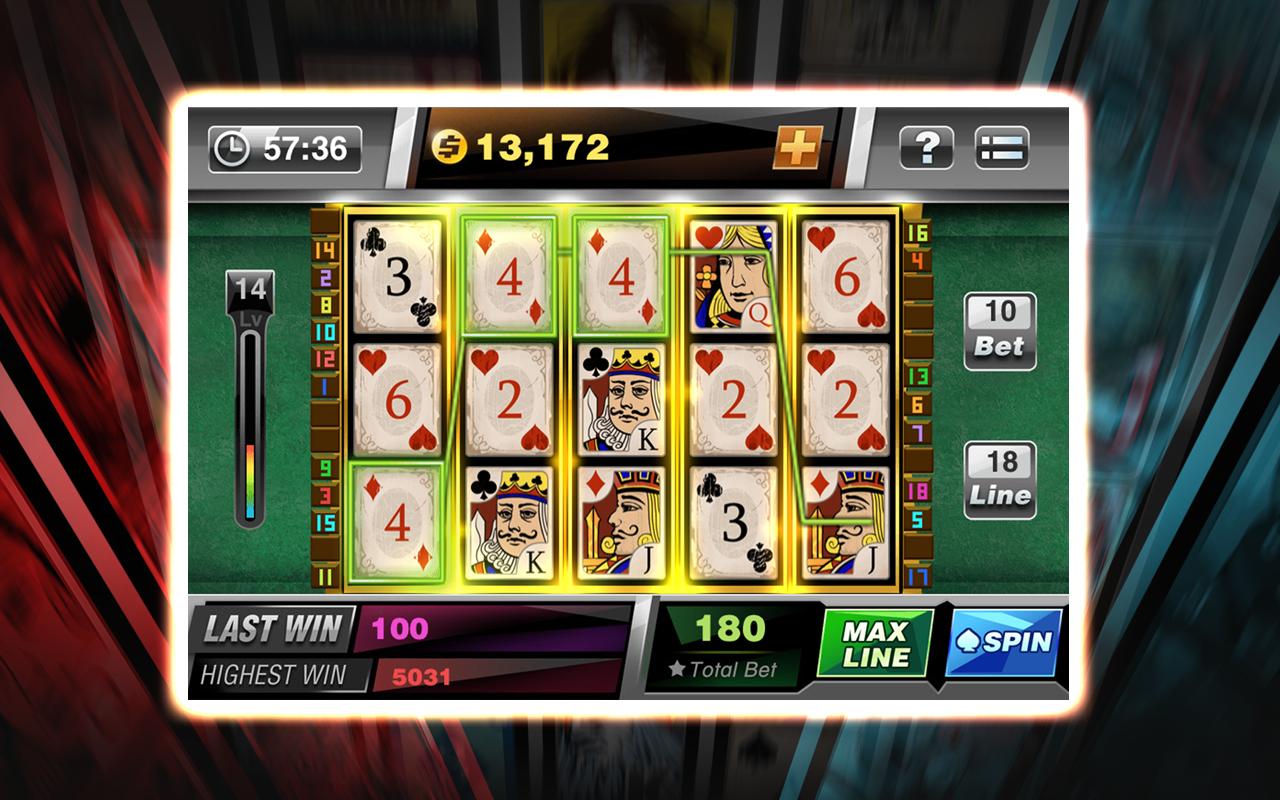Open the help question mark button
The image size is (1280, 800).
coord(926,149)
